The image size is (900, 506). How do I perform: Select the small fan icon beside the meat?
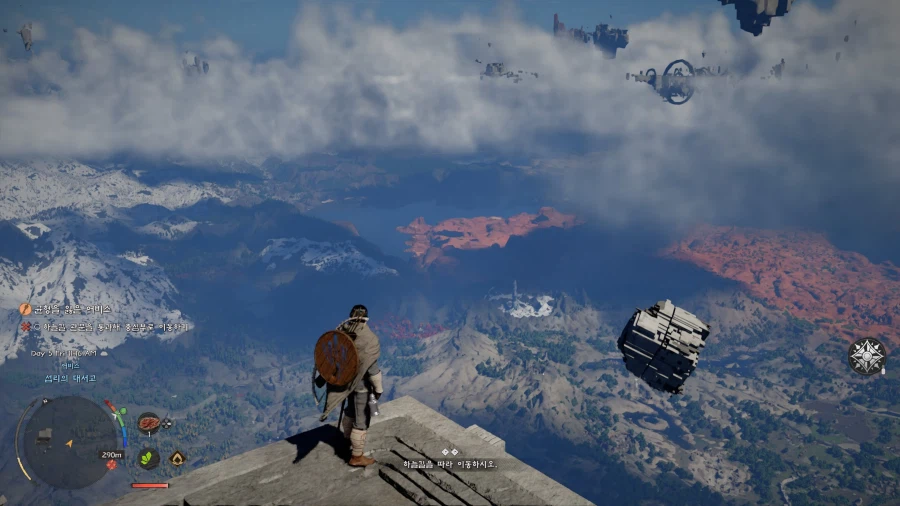(x=167, y=423)
